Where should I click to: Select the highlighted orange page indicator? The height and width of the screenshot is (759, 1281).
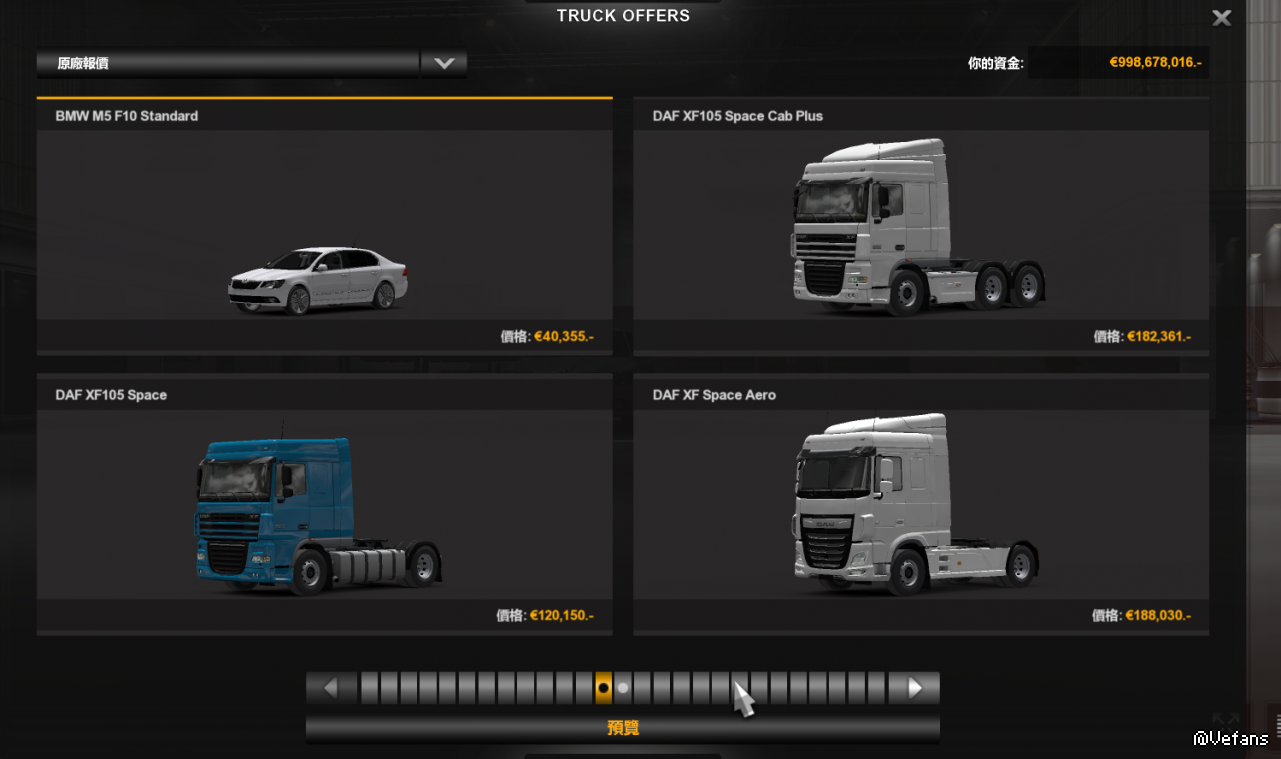coord(603,688)
